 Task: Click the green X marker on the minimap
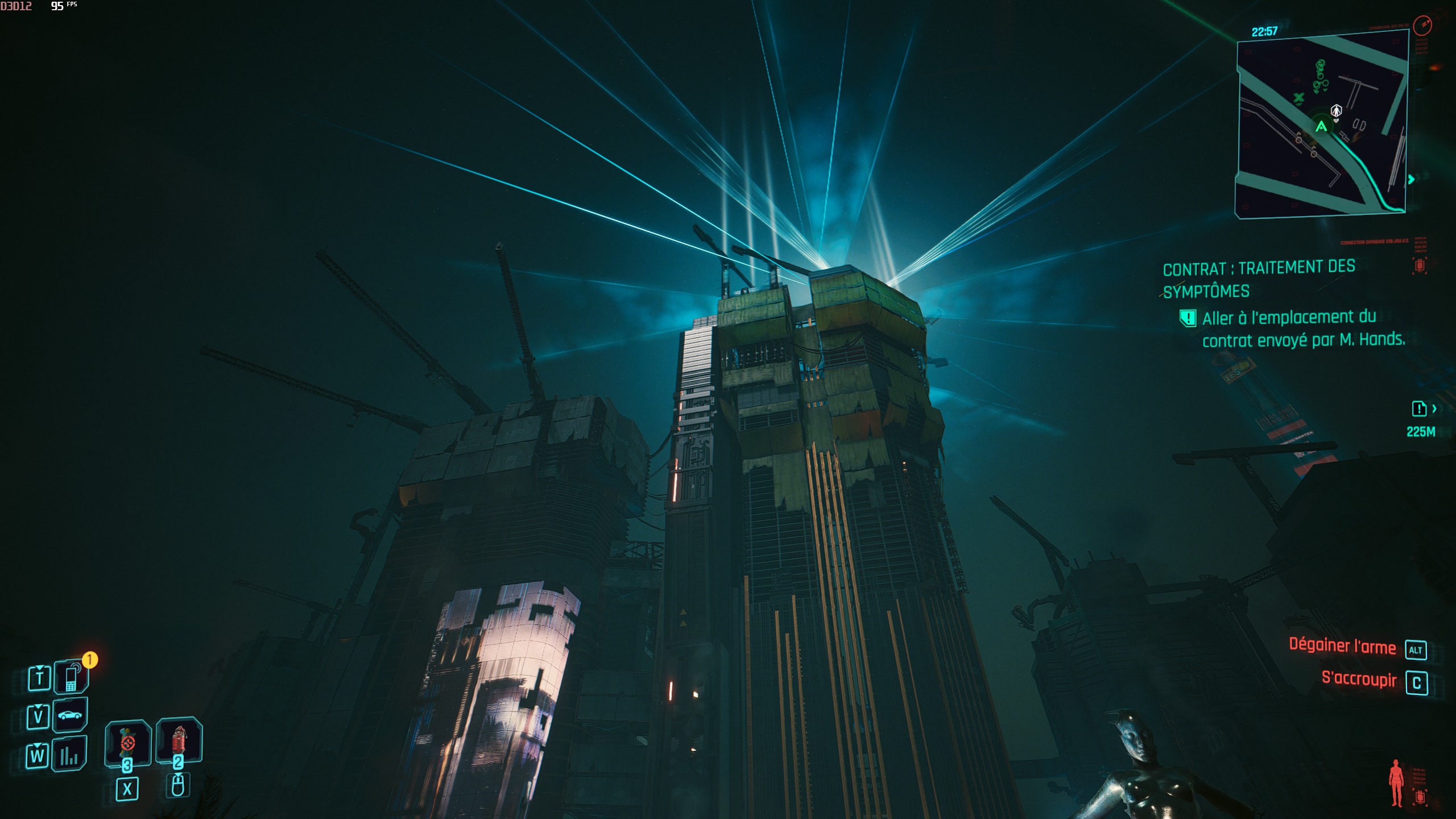(1298, 97)
